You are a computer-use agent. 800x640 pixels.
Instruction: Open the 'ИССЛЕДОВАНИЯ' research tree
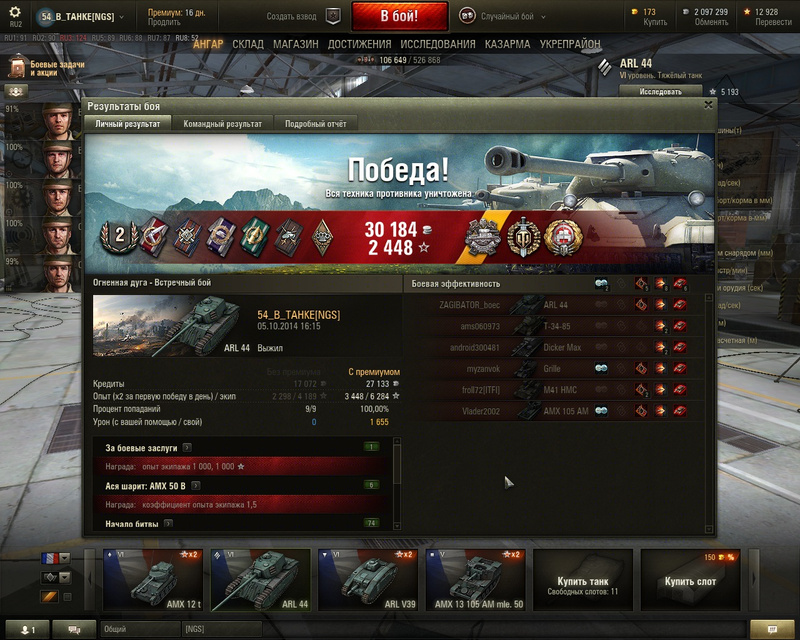(x=438, y=45)
